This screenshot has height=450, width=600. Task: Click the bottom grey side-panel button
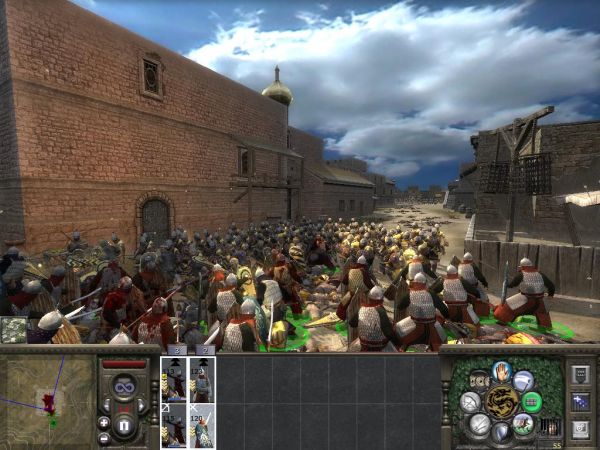tap(581, 429)
